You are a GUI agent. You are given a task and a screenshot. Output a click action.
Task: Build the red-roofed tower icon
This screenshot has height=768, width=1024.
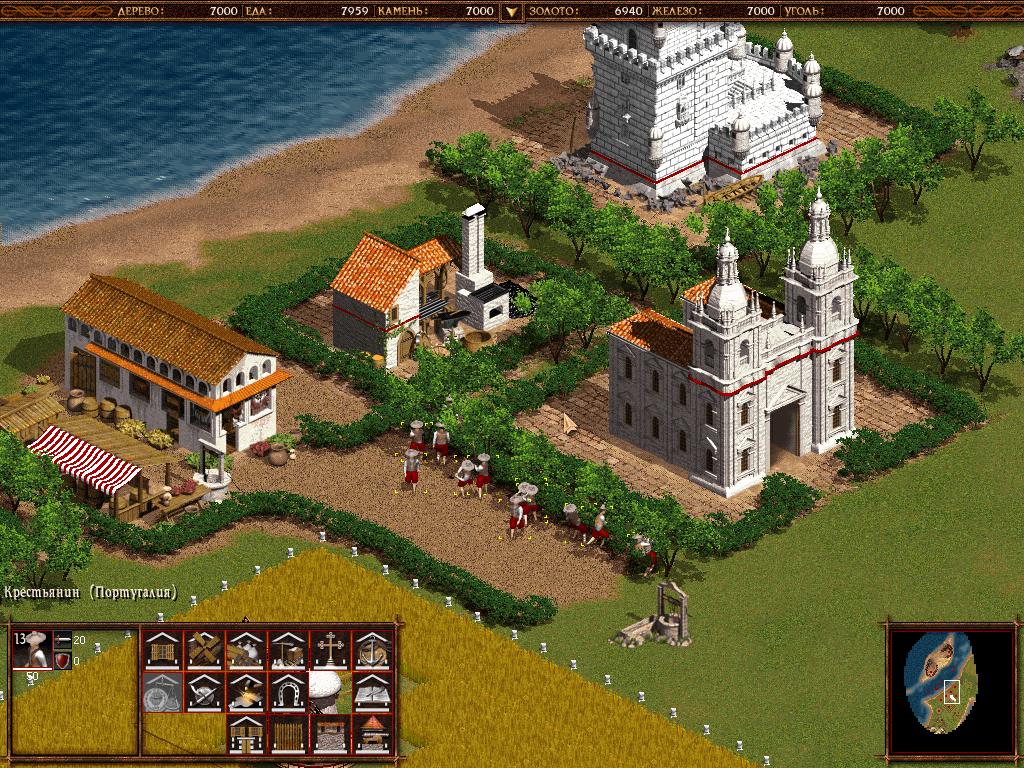click(372, 733)
